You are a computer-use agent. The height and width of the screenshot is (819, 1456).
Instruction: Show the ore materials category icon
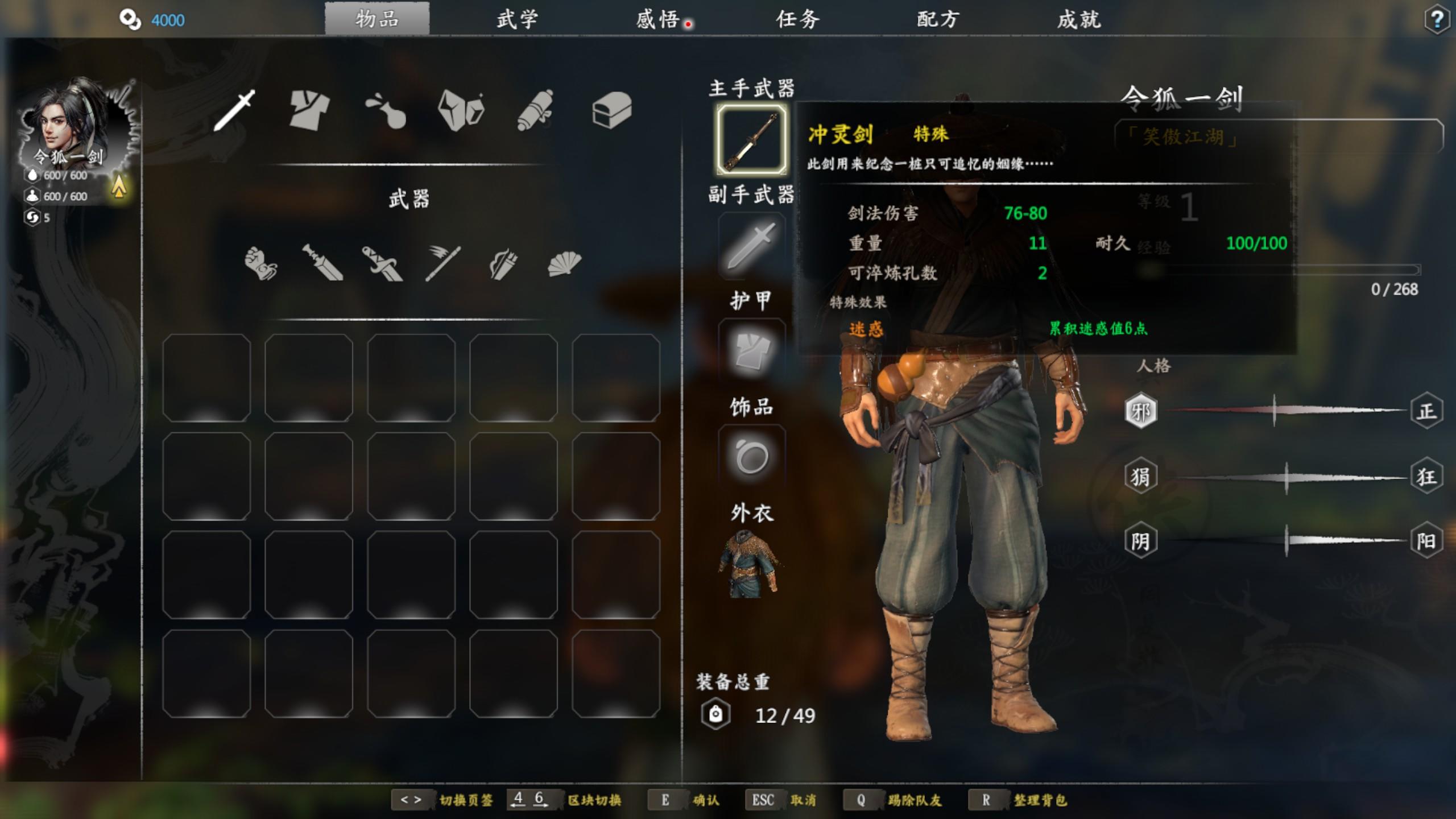(461, 110)
